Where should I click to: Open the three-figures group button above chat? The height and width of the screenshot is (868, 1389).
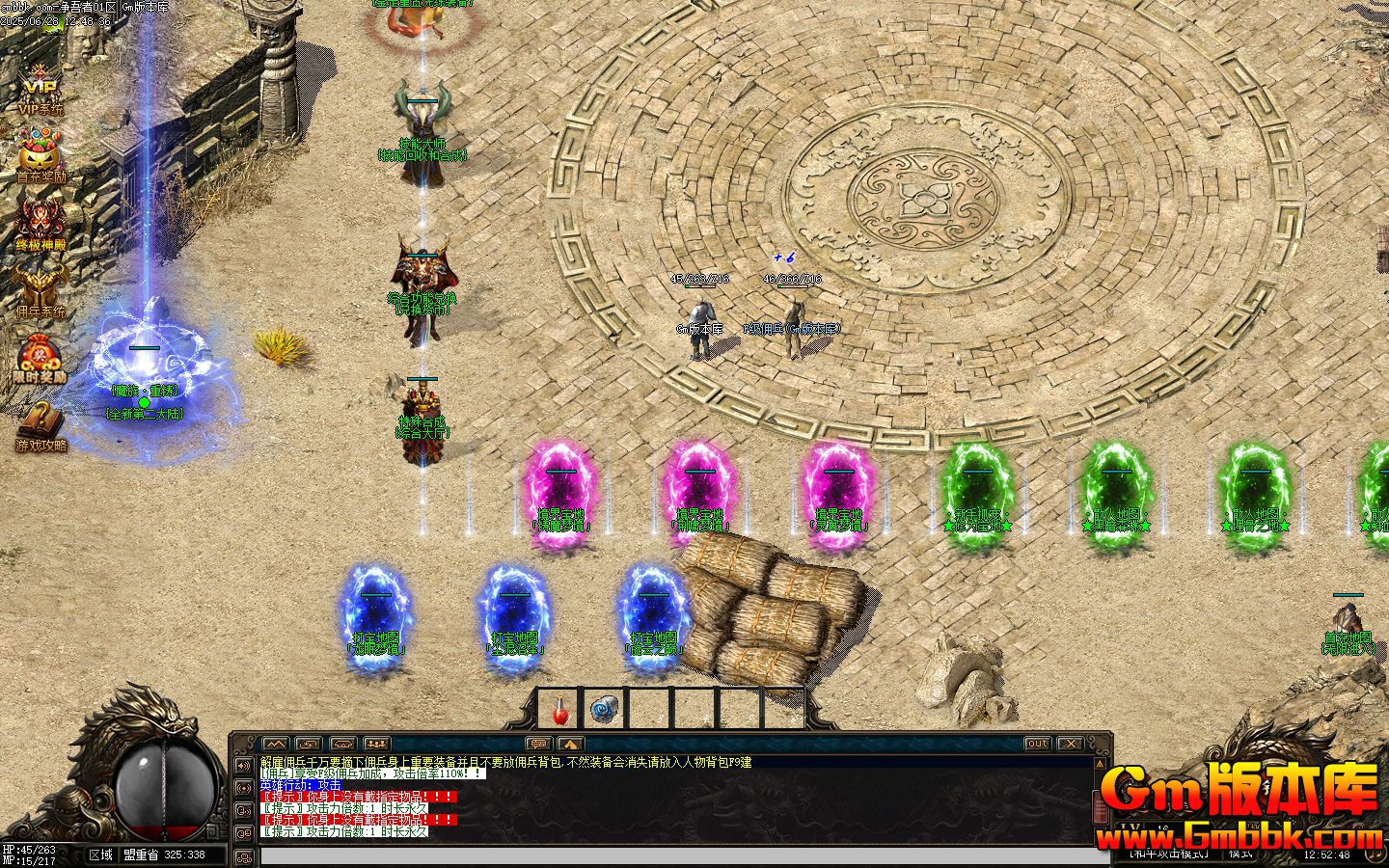point(376,744)
